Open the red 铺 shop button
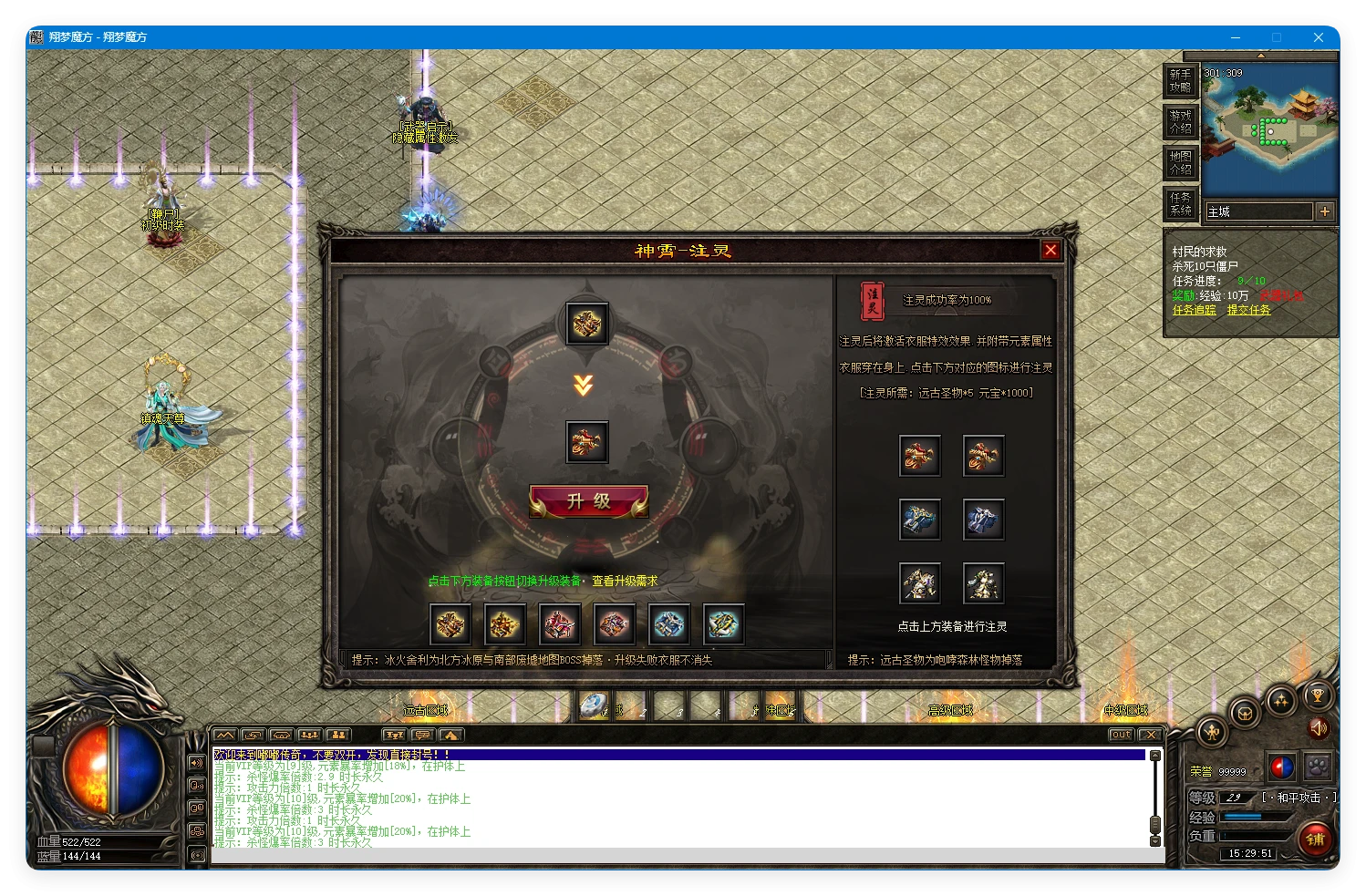The width and height of the screenshot is (1366, 896). pos(1315,839)
